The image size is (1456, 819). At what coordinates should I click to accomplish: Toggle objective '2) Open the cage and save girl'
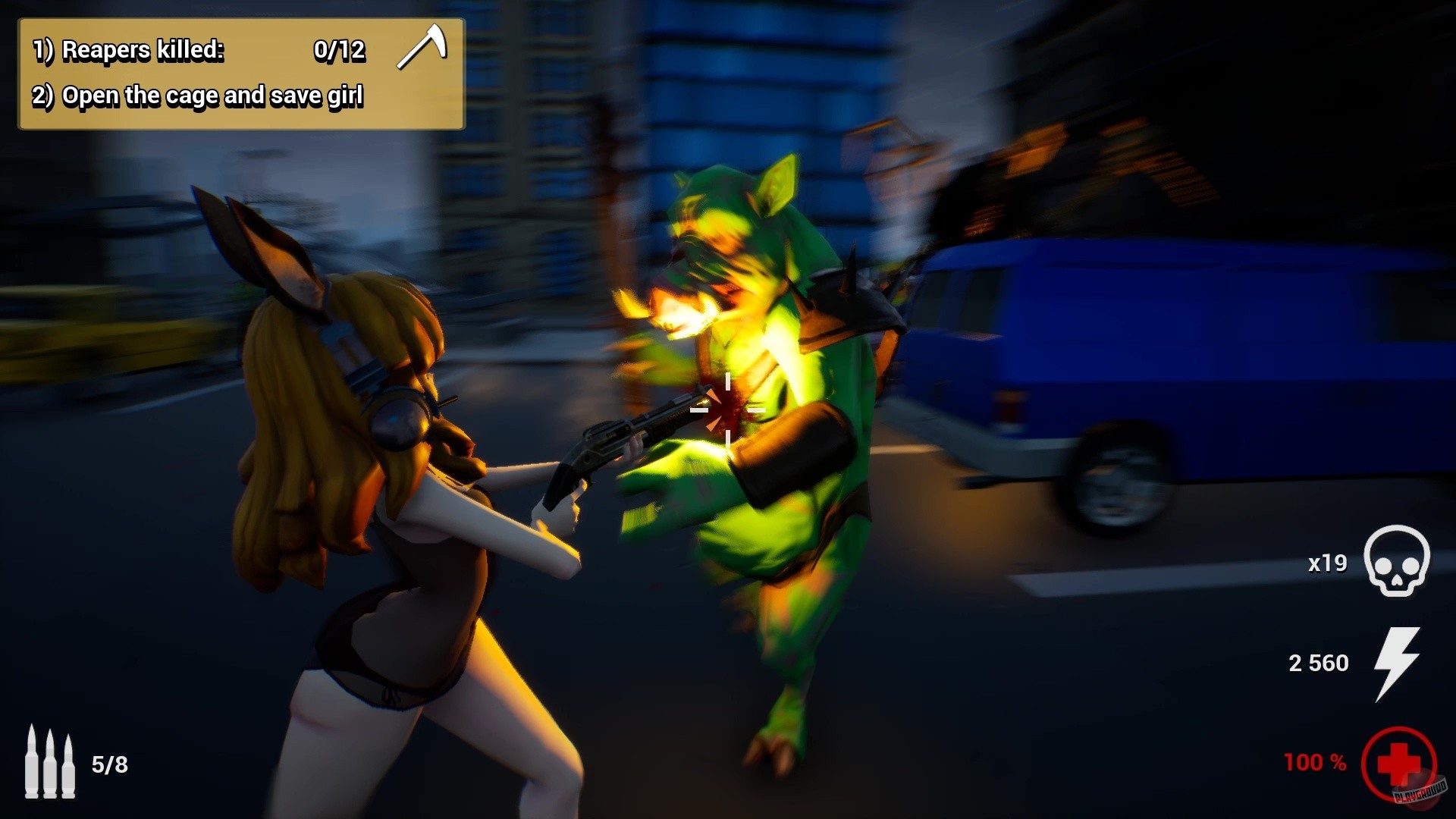coord(199,96)
